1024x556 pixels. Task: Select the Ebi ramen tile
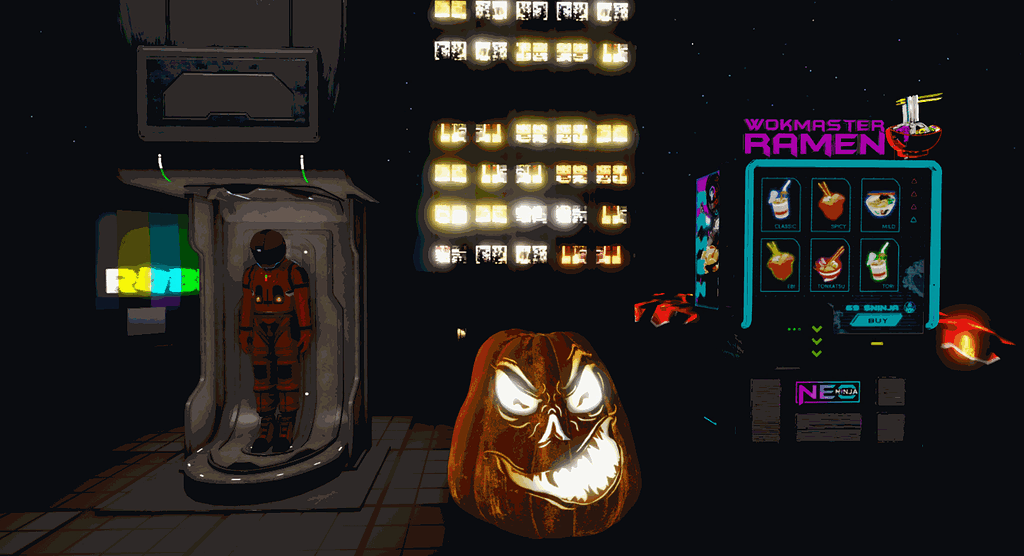pos(780,265)
